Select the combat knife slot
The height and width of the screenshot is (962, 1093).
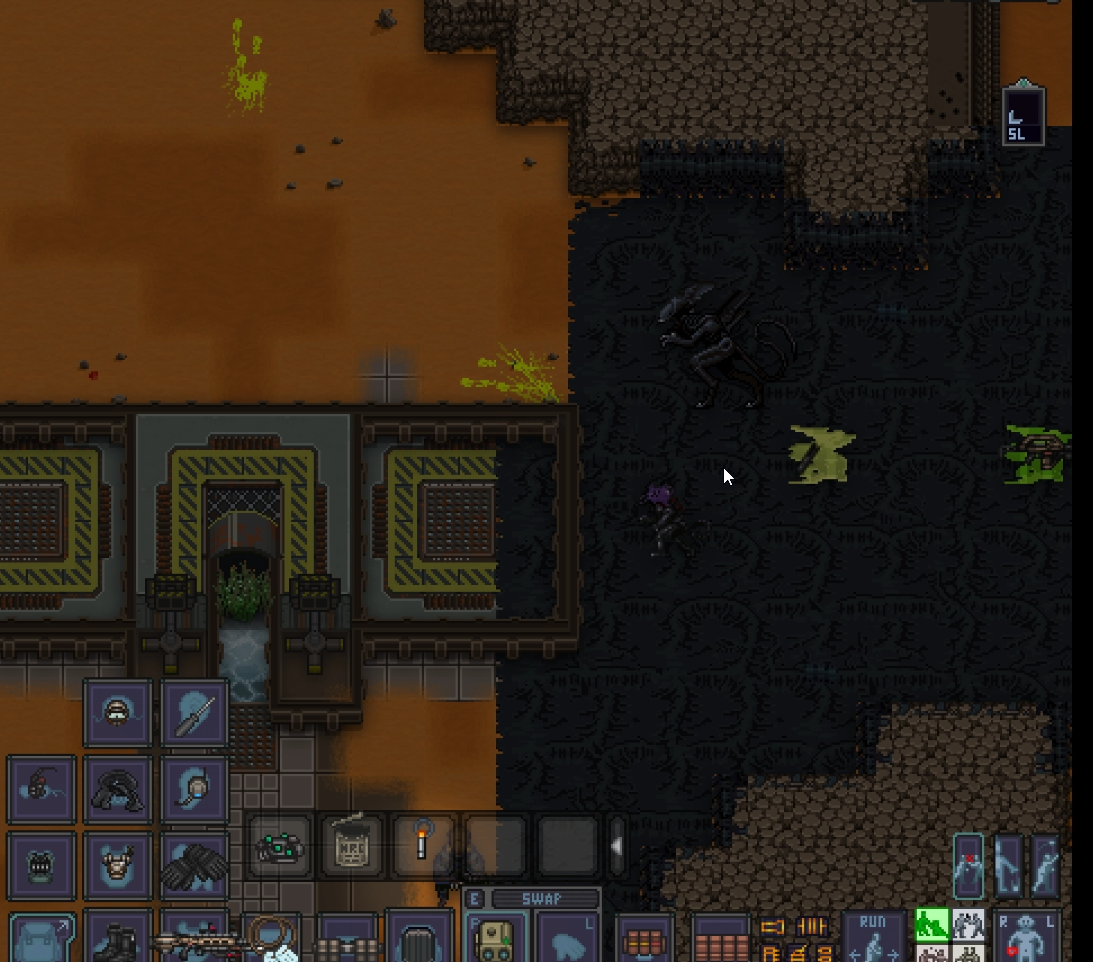[x=194, y=713]
